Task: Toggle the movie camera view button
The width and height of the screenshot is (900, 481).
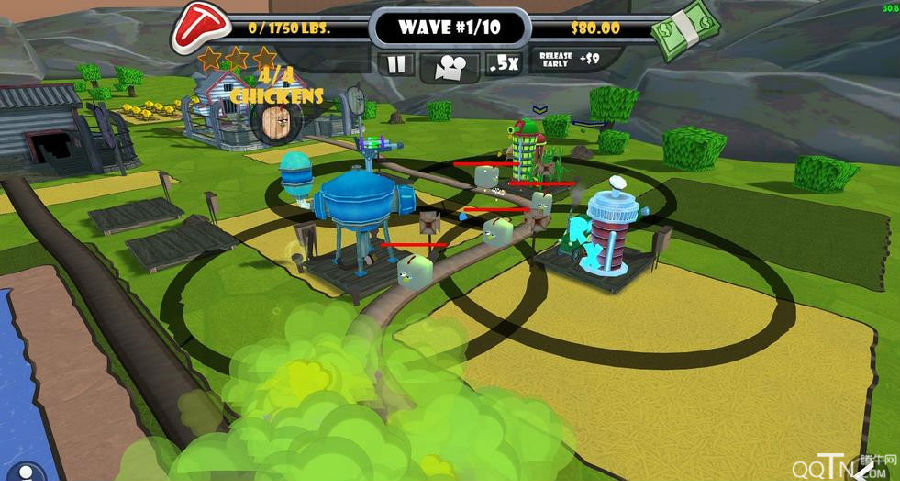Action: coord(450,66)
